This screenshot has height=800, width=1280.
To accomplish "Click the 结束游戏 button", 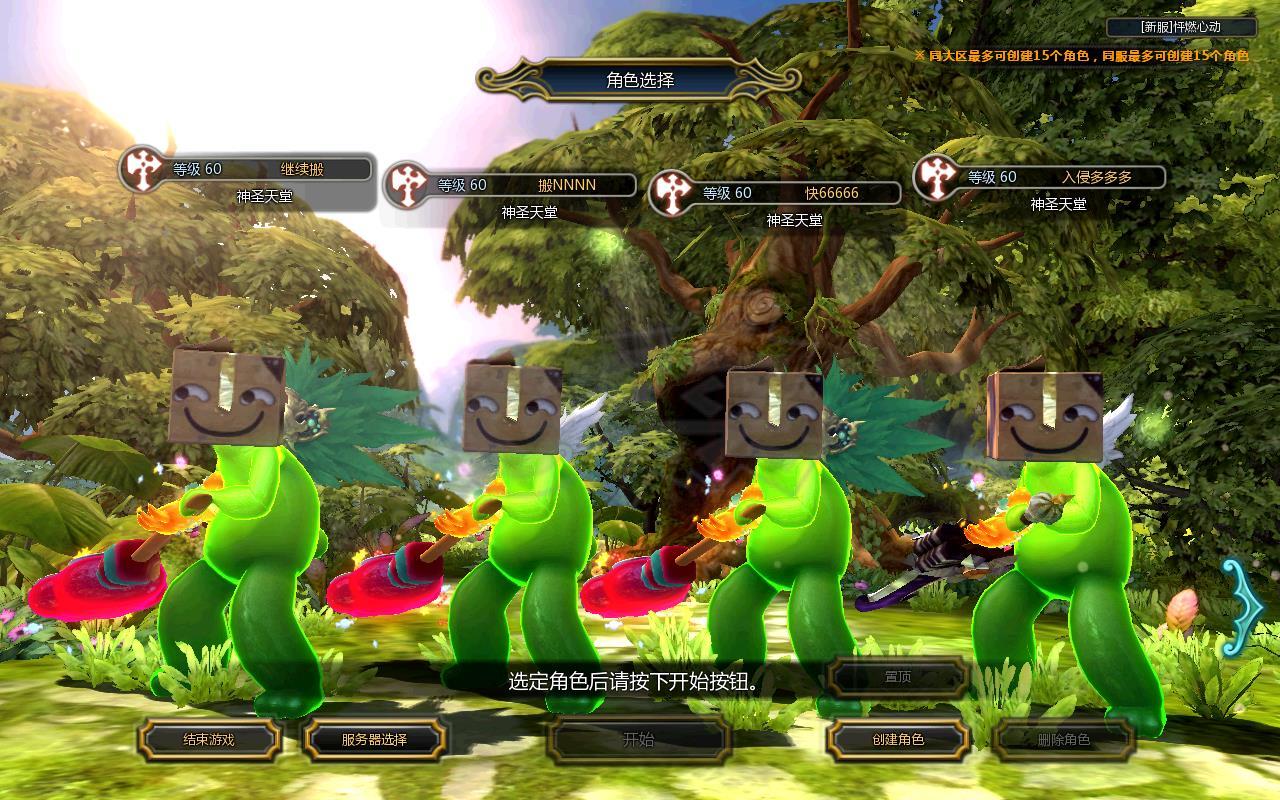I will coord(208,740).
